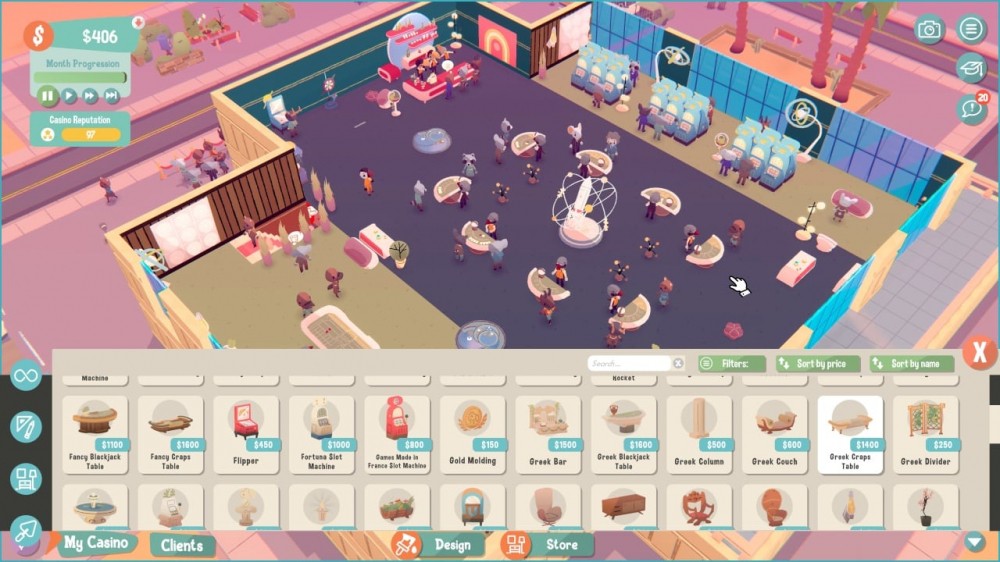Viewport: 1000px width, 562px height.
Task: Select the Greek Craps Table
Action: coord(850,434)
